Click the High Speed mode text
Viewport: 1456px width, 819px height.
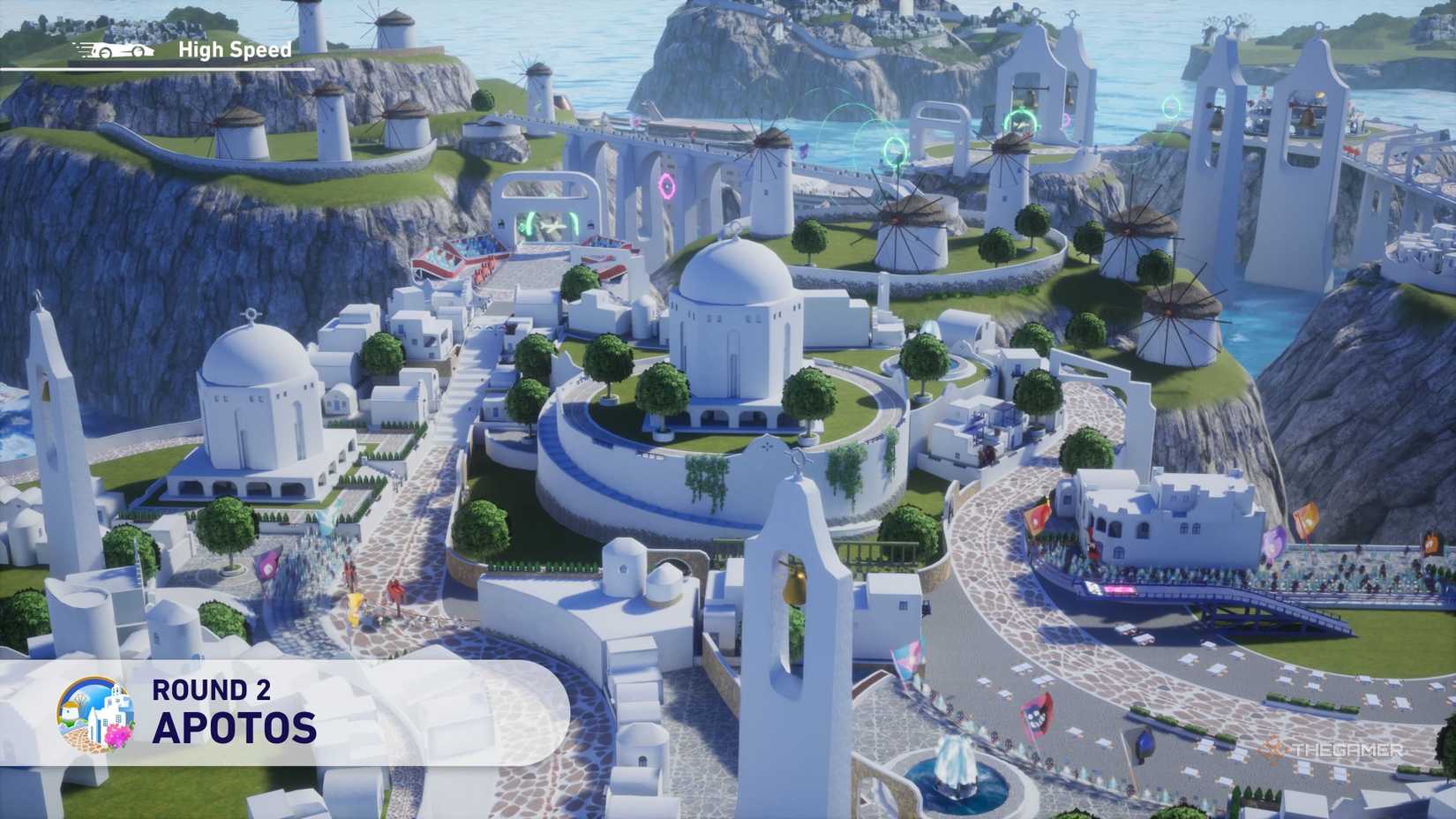[x=234, y=49]
